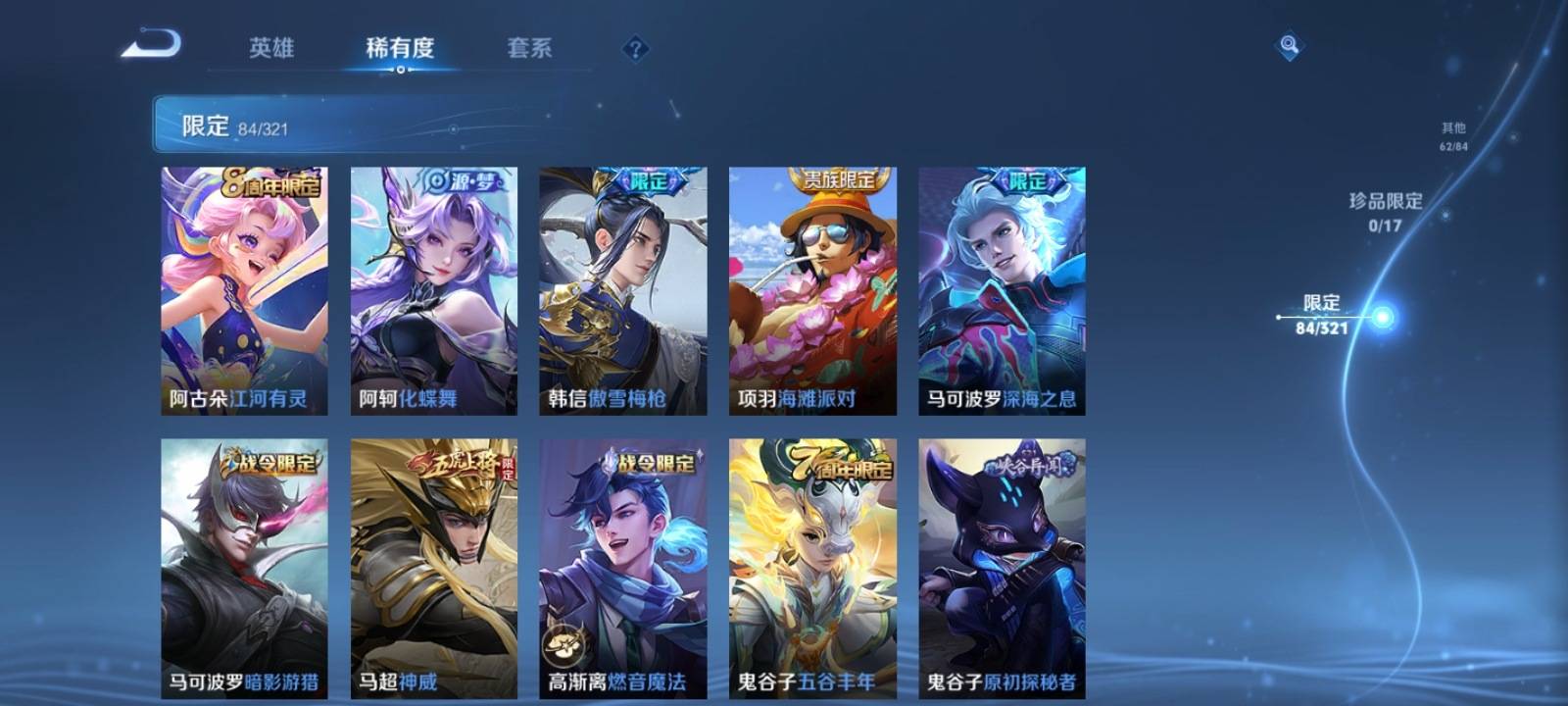This screenshot has width=1568, height=706.
Task: Choose the 鬼谷子 原初探秘者 skin card
Action: [x=1002, y=569]
